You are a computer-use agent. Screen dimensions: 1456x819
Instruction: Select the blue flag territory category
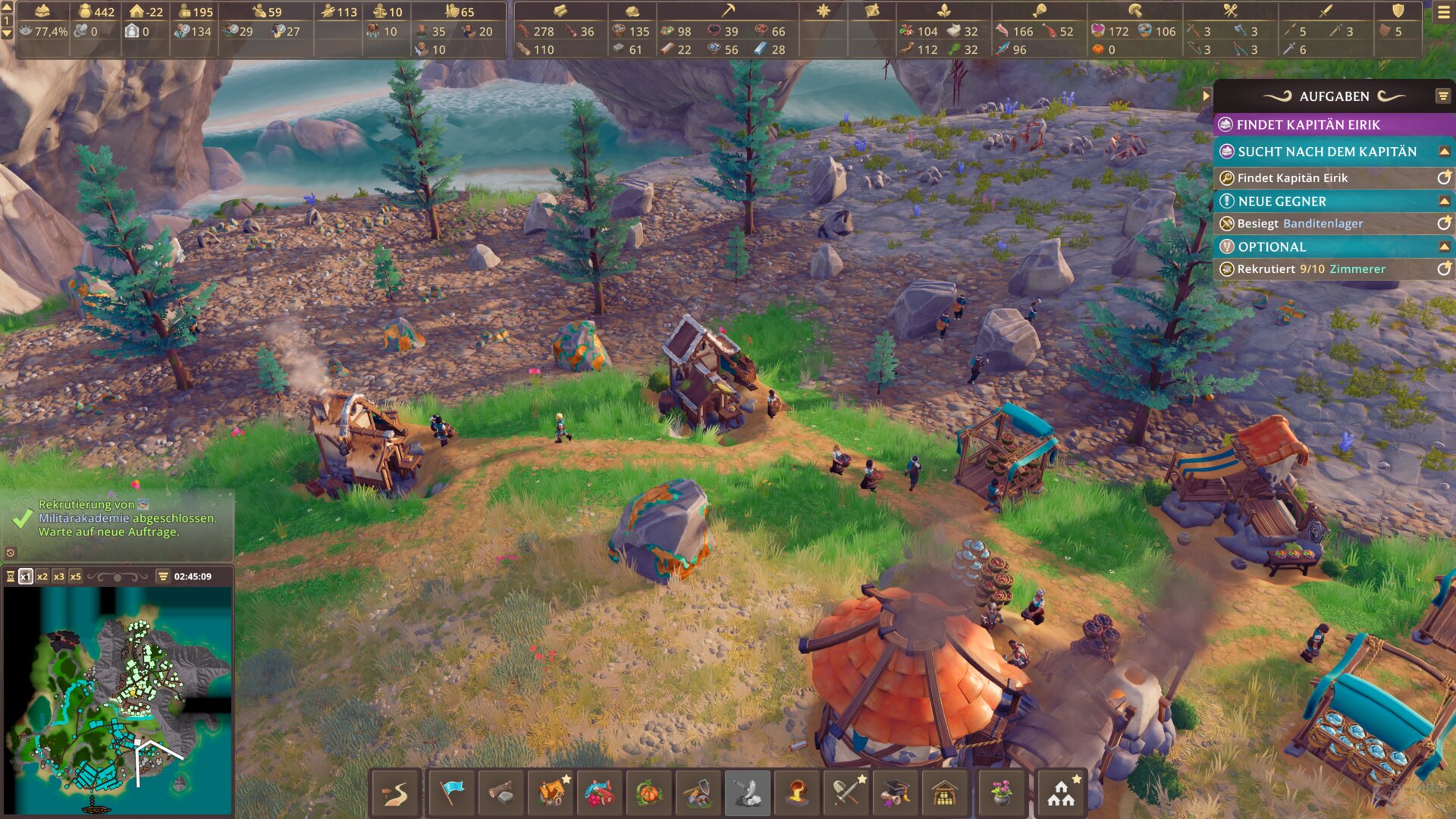(451, 793)
